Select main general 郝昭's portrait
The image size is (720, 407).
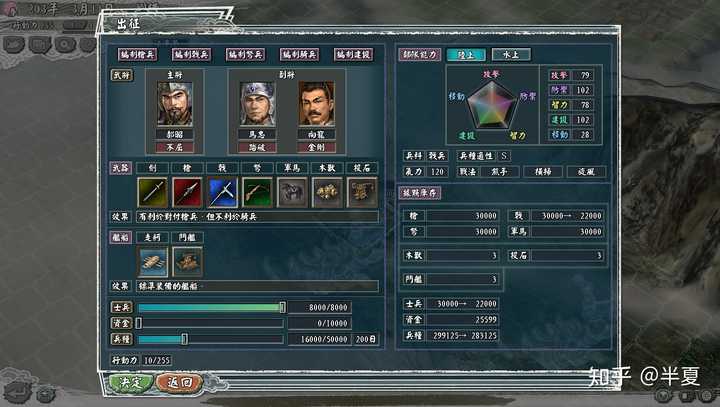(174, 103)
